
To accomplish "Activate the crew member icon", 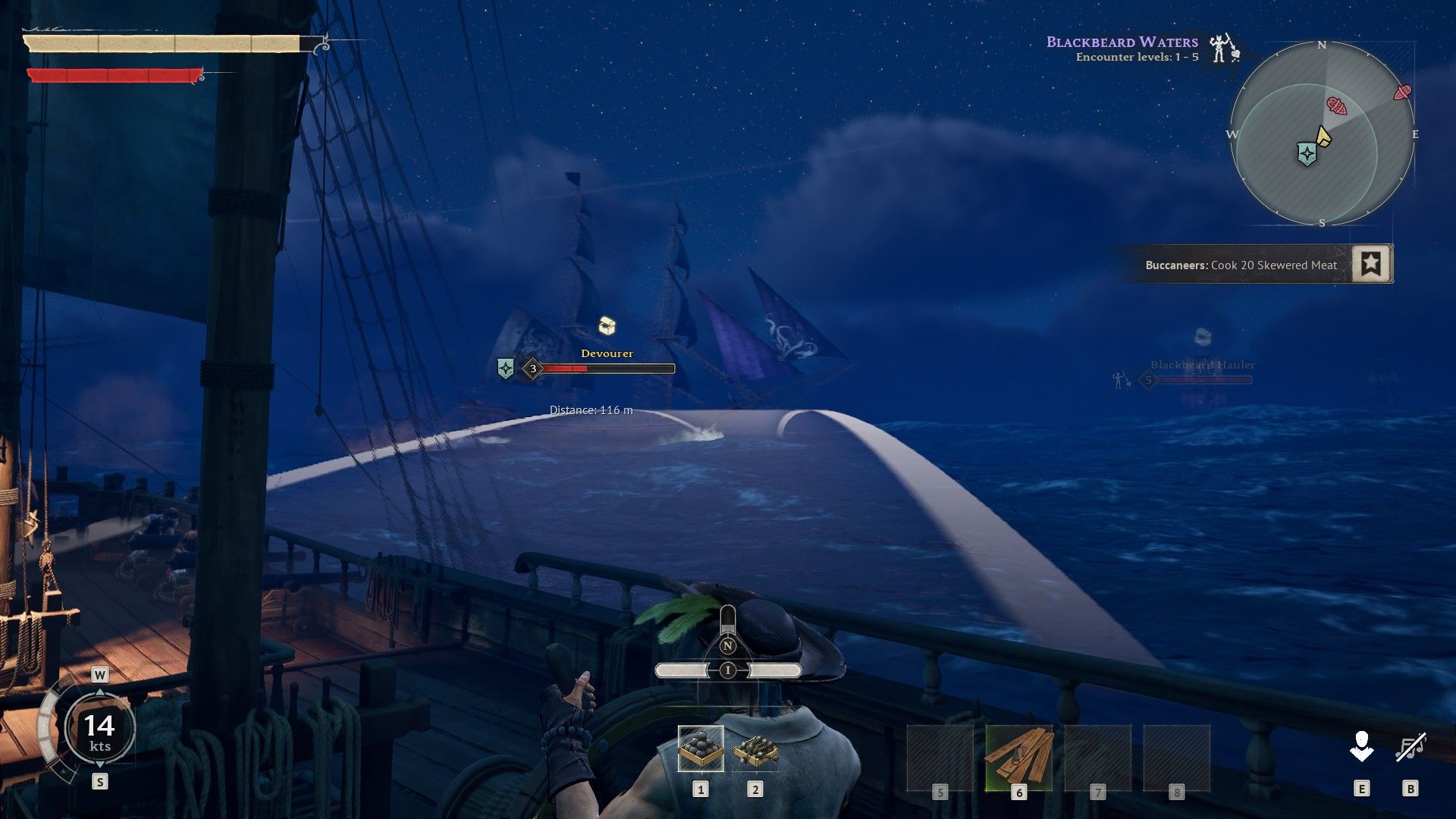I will (1361, 747).
